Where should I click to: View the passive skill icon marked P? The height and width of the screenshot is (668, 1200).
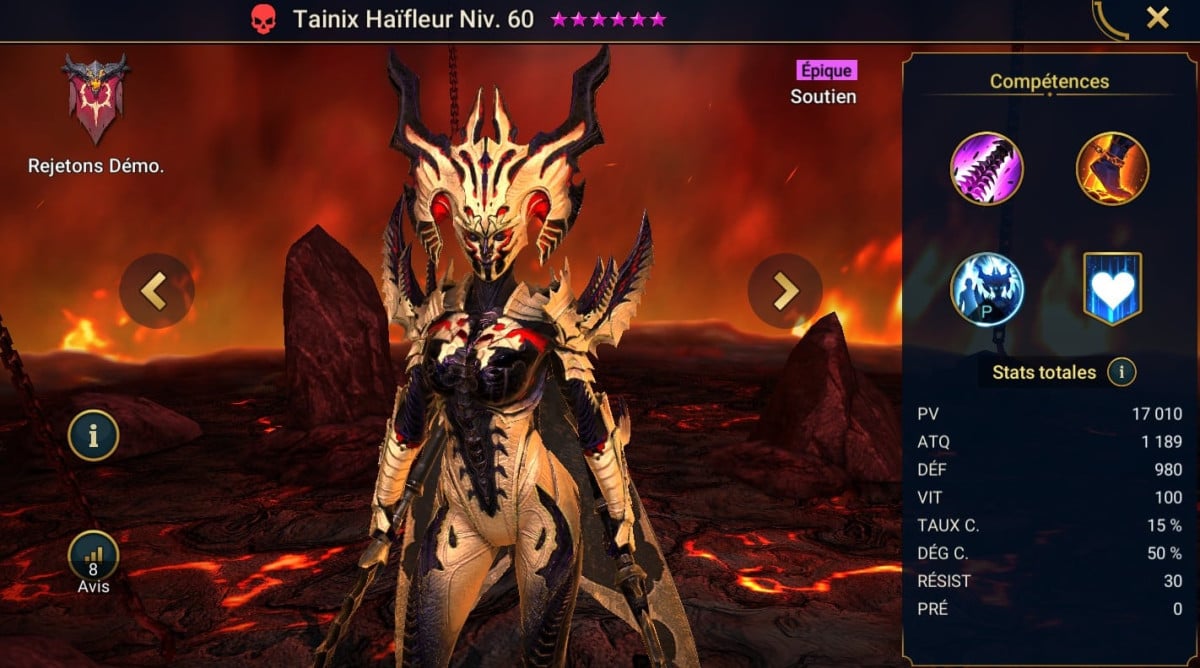pyautogui.click(x=987, y=289)
